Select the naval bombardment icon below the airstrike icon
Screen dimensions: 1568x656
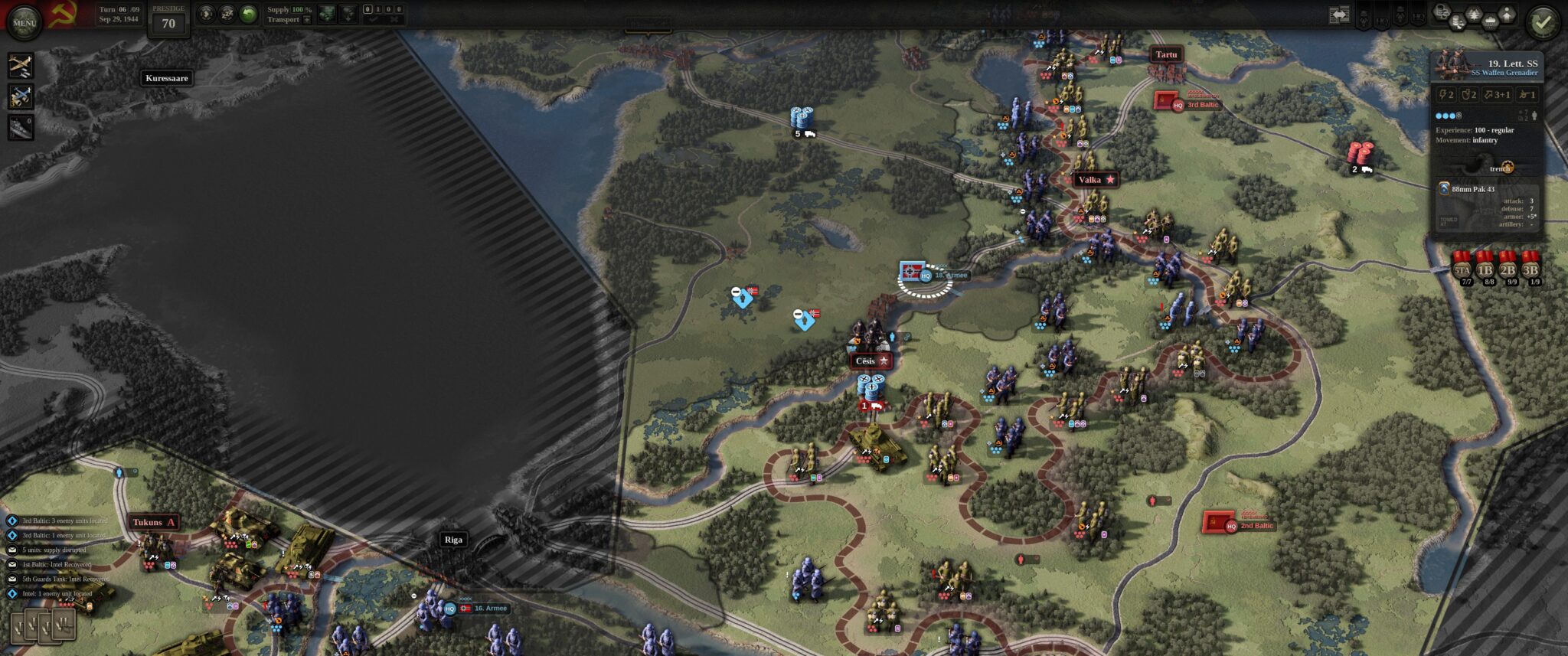[21, 127]
